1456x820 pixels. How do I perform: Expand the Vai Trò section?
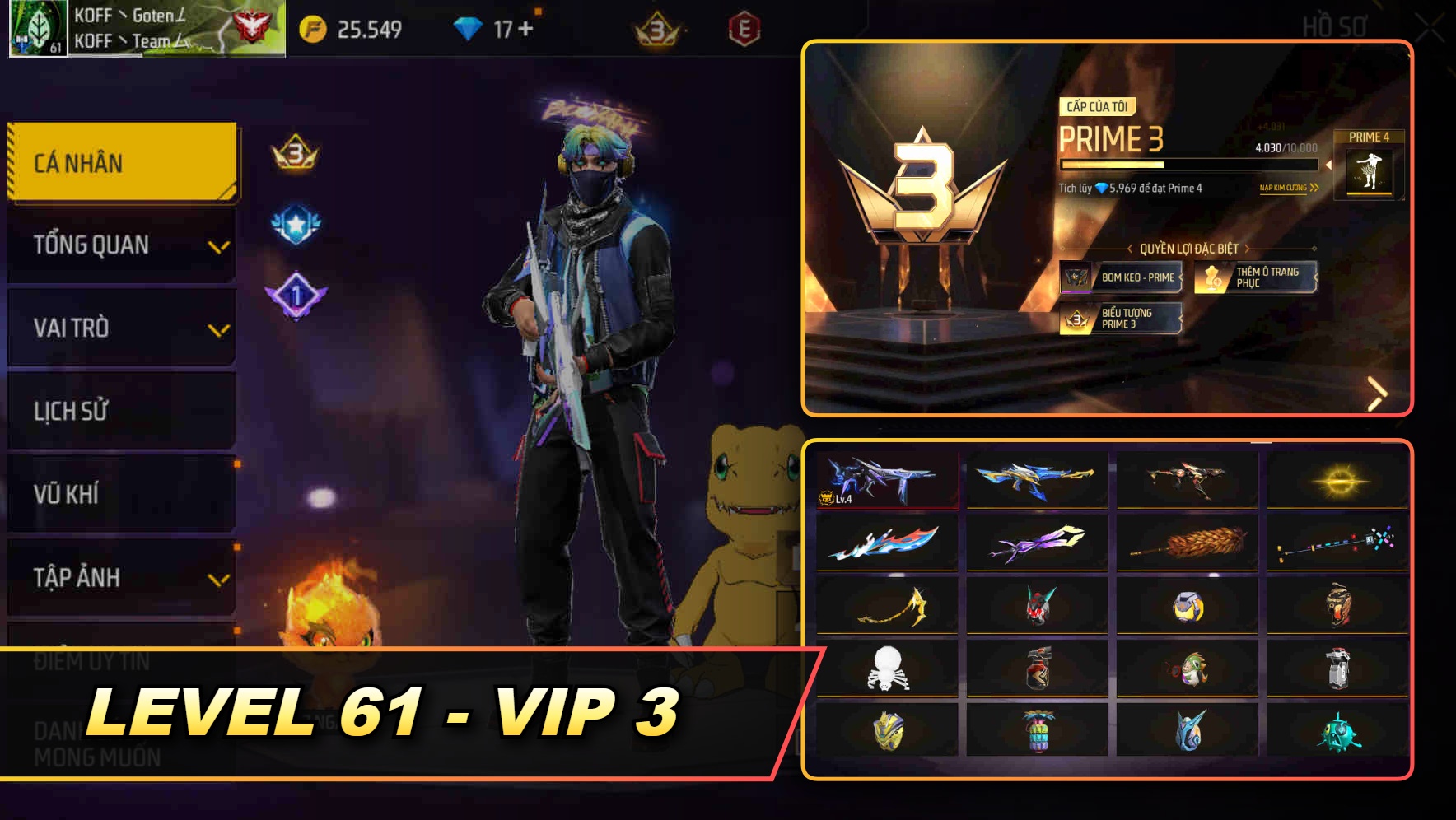click(x=120, y=328)
